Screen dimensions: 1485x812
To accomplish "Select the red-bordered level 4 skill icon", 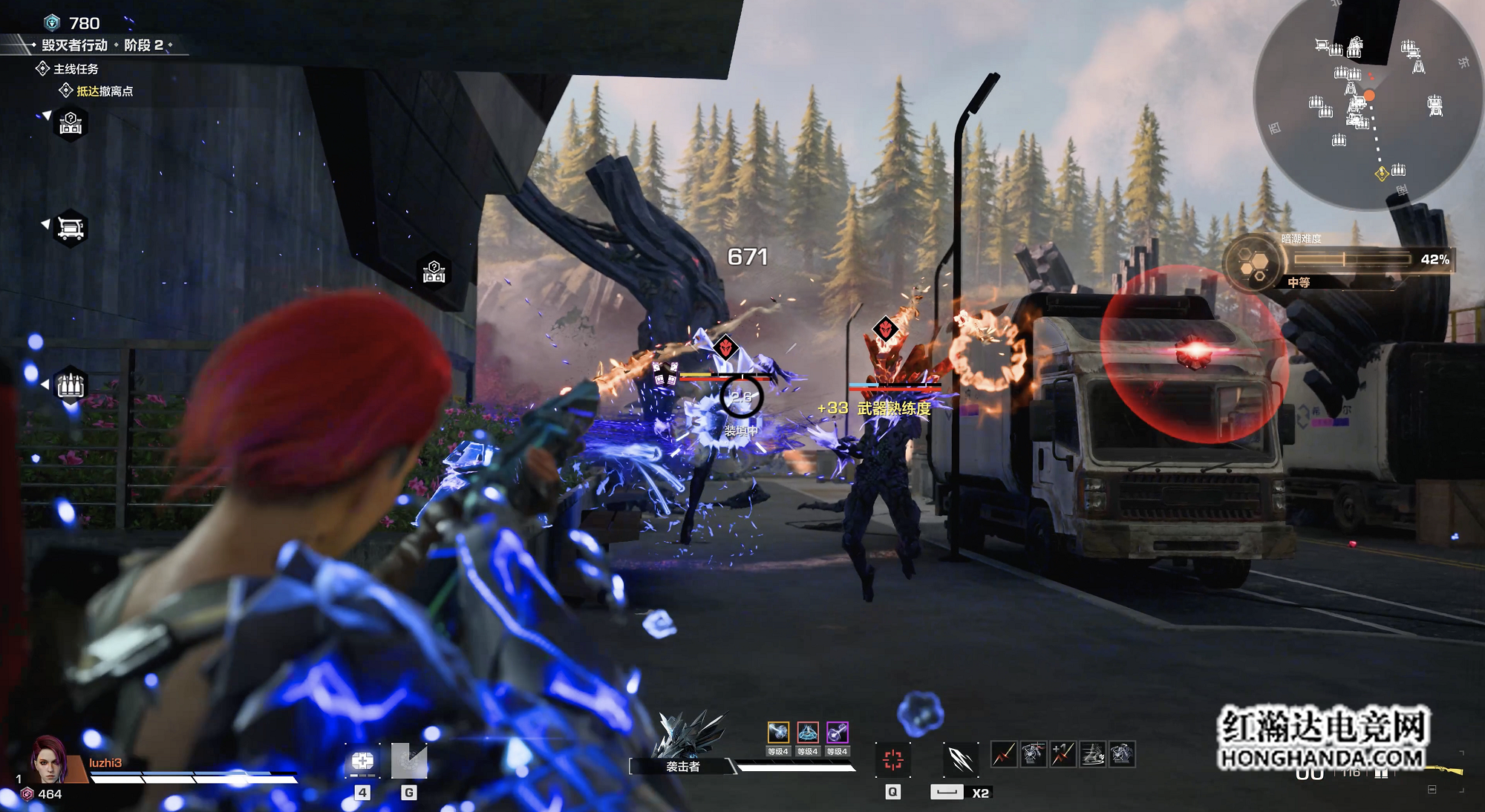I will point(808,733).
